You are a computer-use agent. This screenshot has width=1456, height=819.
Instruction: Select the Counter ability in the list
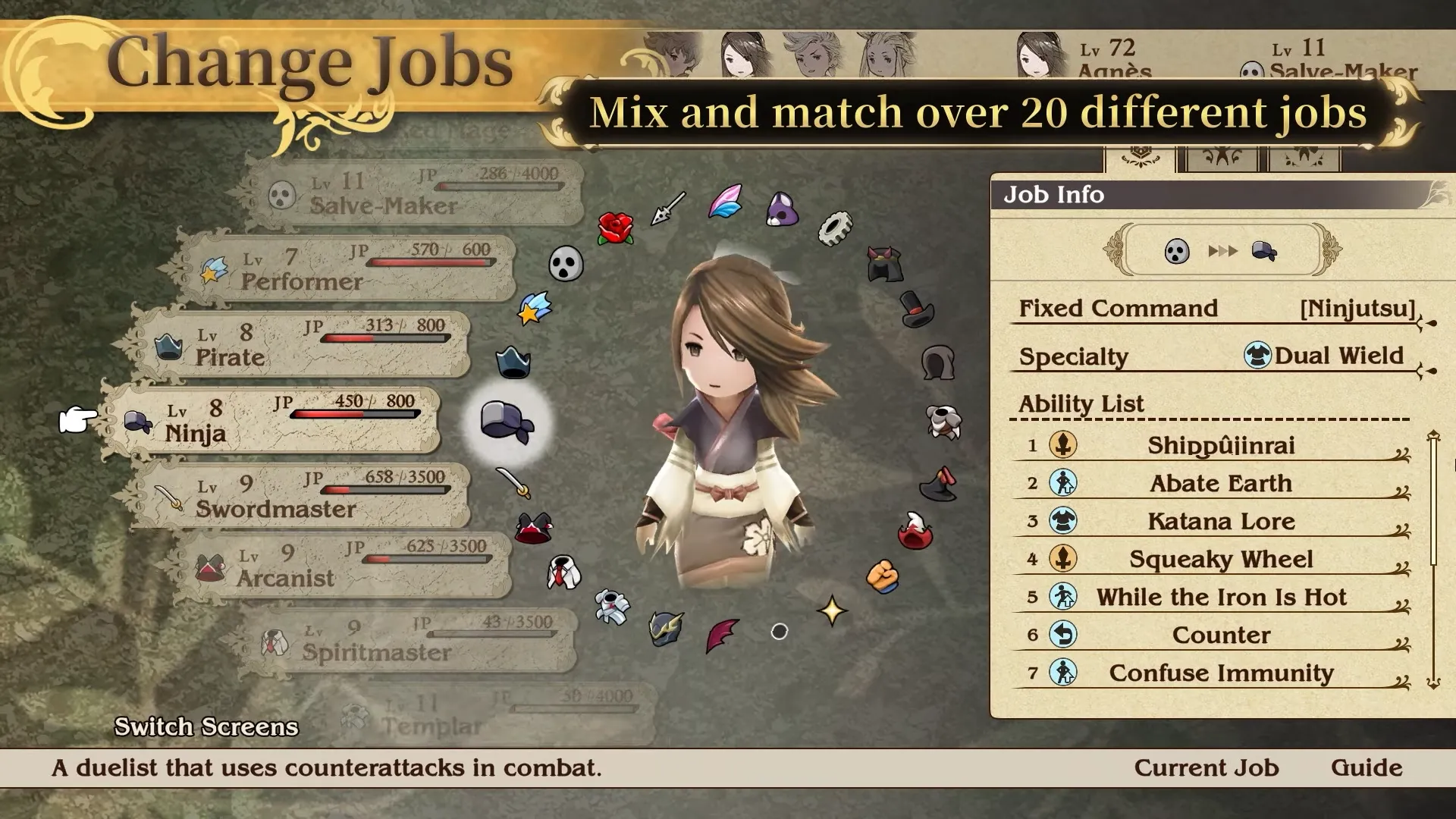[x=1219, y=635]
